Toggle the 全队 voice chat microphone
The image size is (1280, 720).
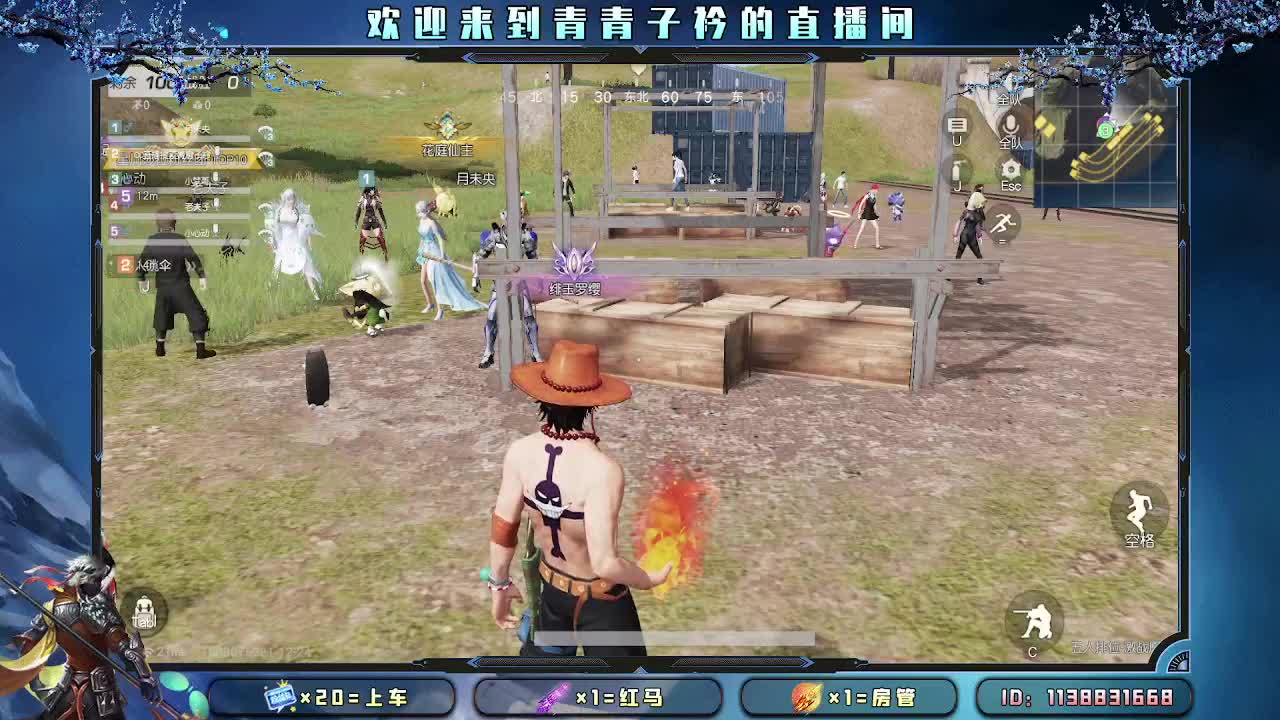click(x=1010, y=127)
